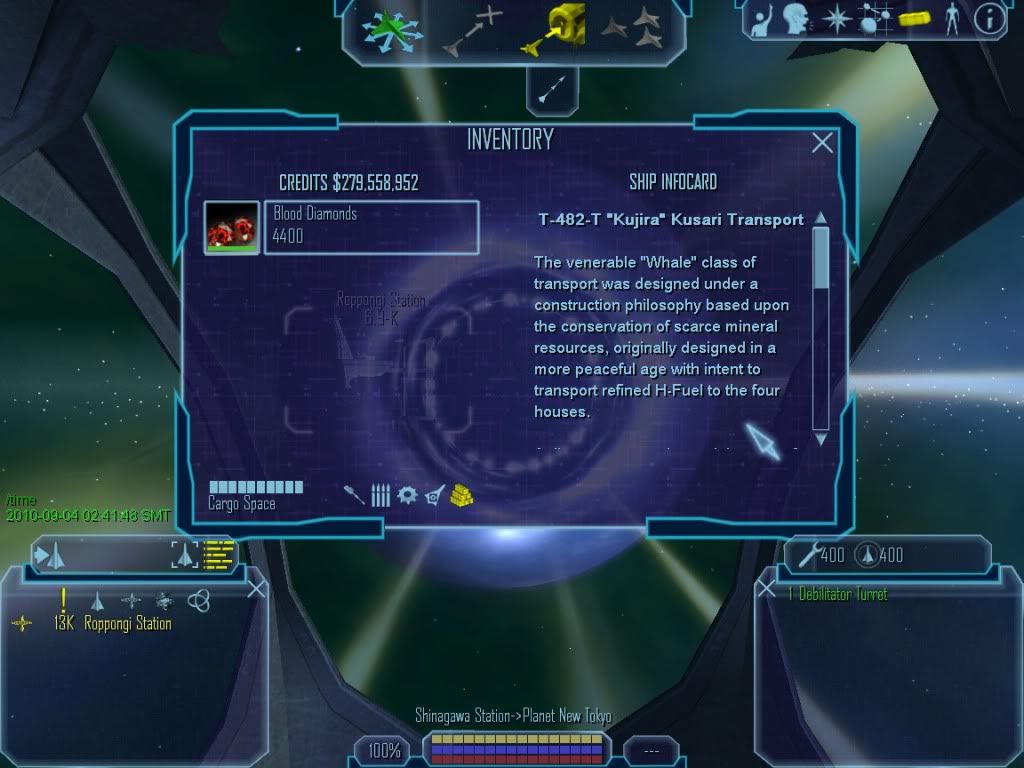Open the information icon in the top bar
Screen dimensions: 1024x768
(988, 19)
